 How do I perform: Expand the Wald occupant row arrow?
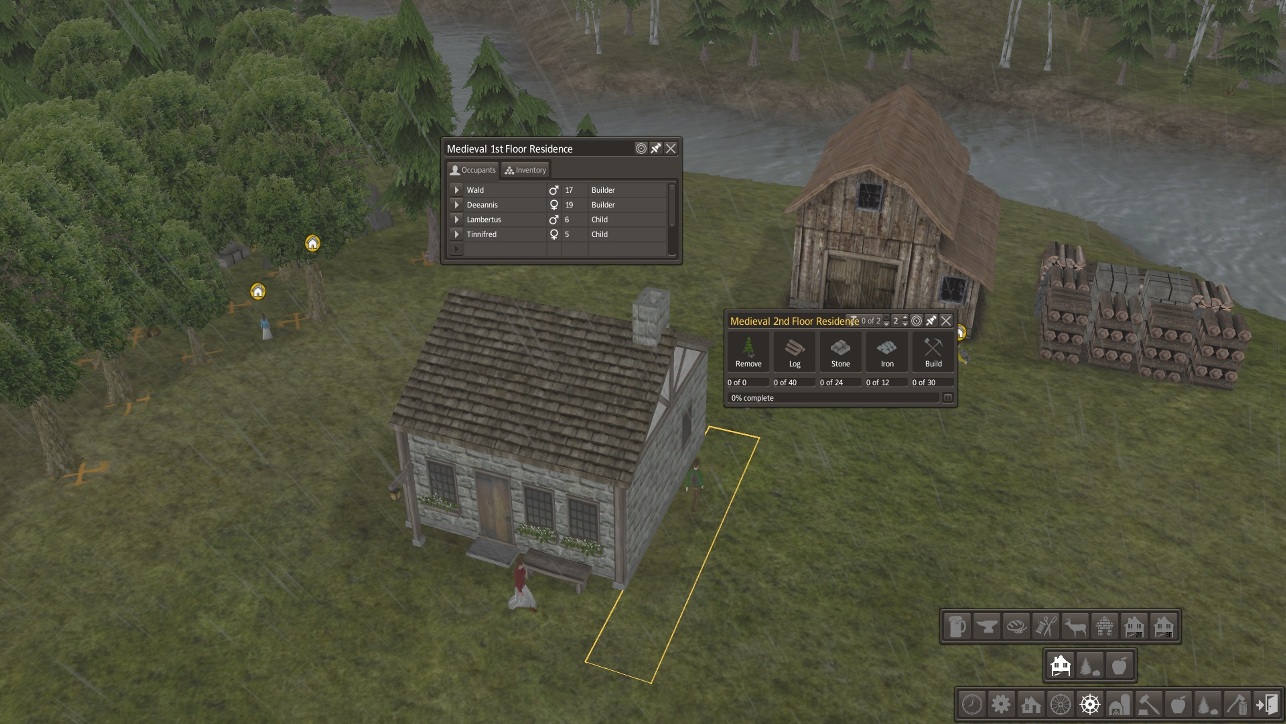457,190
